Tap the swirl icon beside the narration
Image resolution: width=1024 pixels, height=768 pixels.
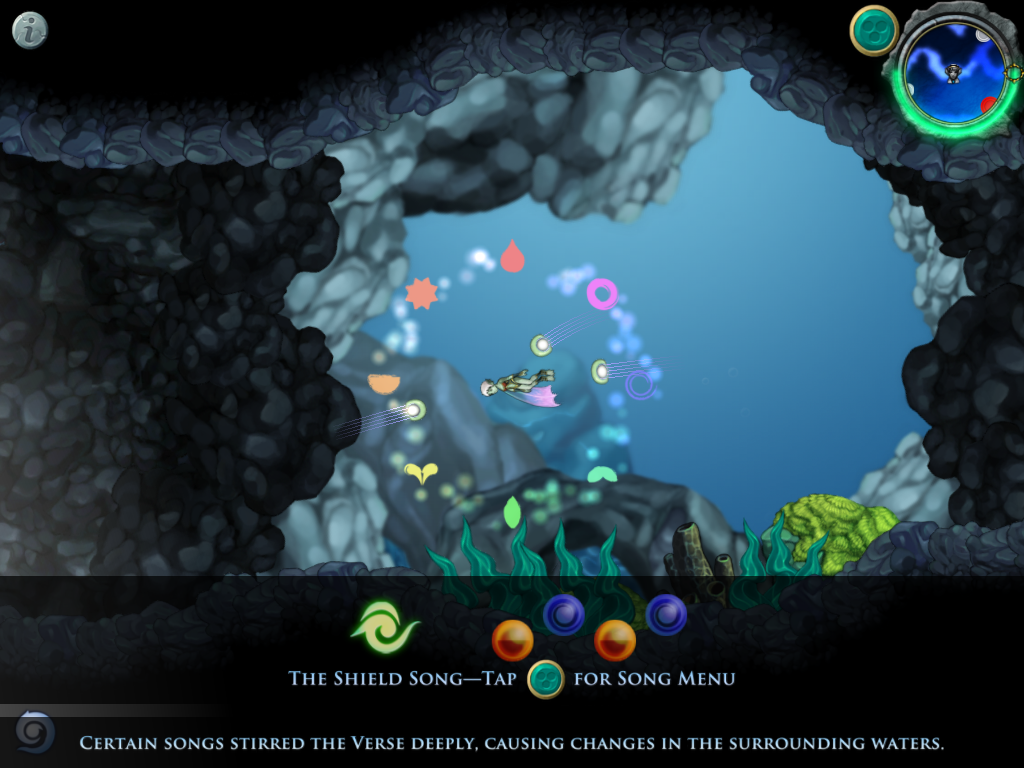pyautogui.click(x=35, y=733)
